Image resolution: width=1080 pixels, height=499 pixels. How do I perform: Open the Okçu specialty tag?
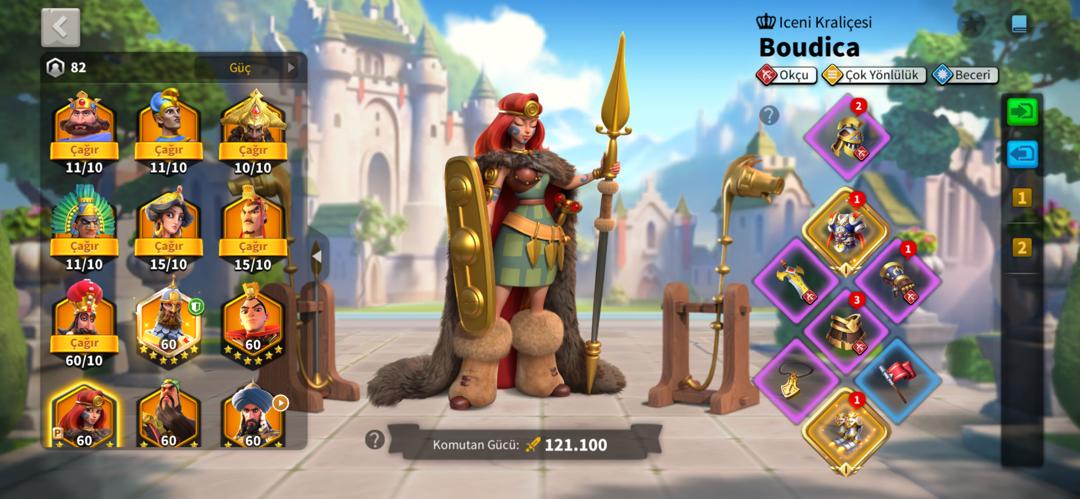coord(785,74)
